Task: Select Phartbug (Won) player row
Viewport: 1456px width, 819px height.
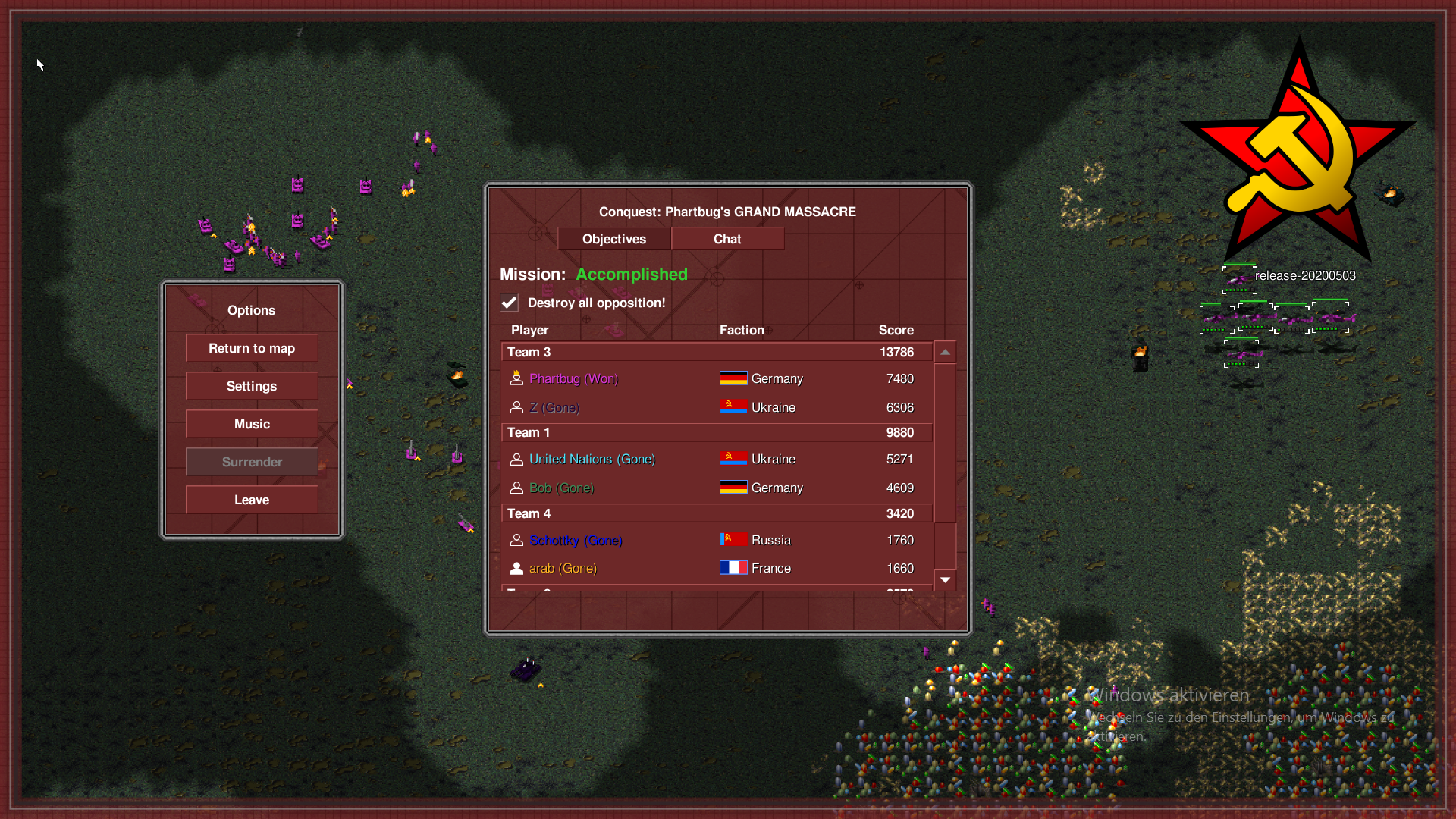Action: (573, 378)
